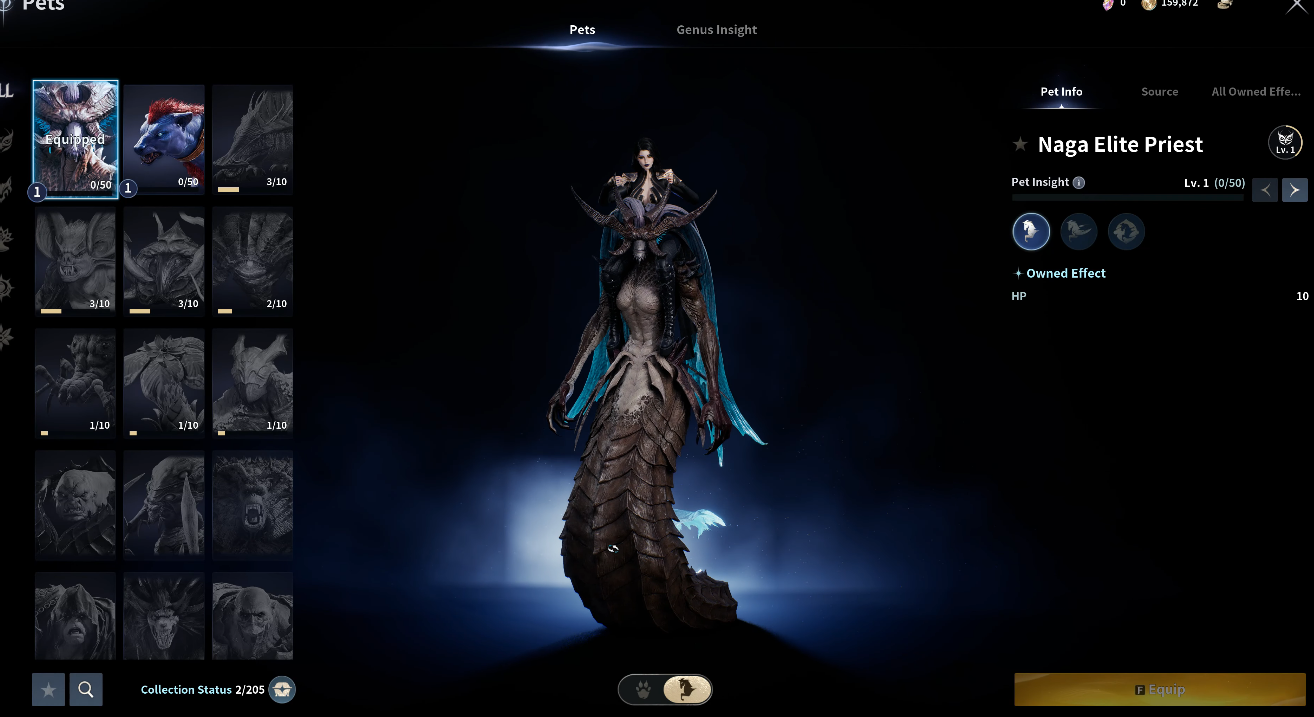Open the pet search magnifier
1314x717 pixels.
(x=86, y=689)
